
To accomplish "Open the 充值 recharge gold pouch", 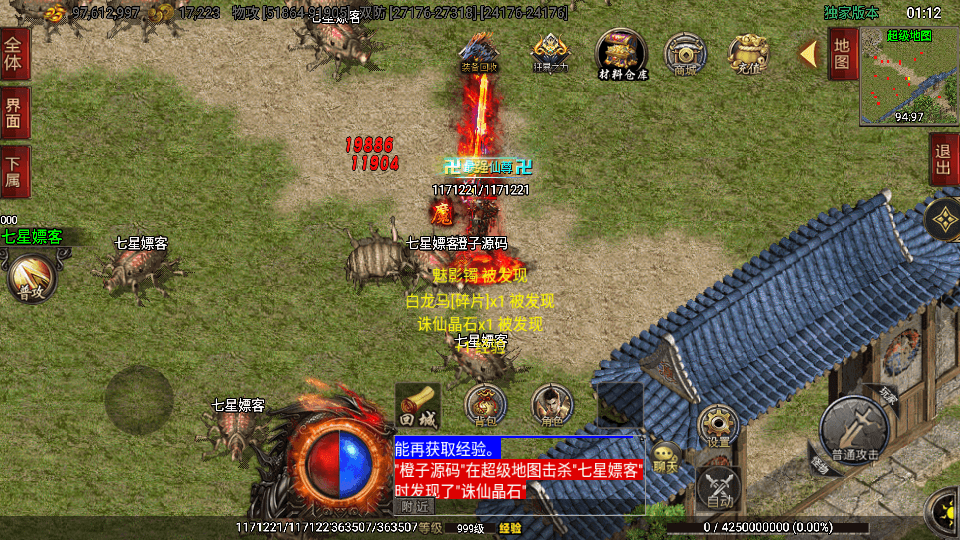I will point(748,53).
